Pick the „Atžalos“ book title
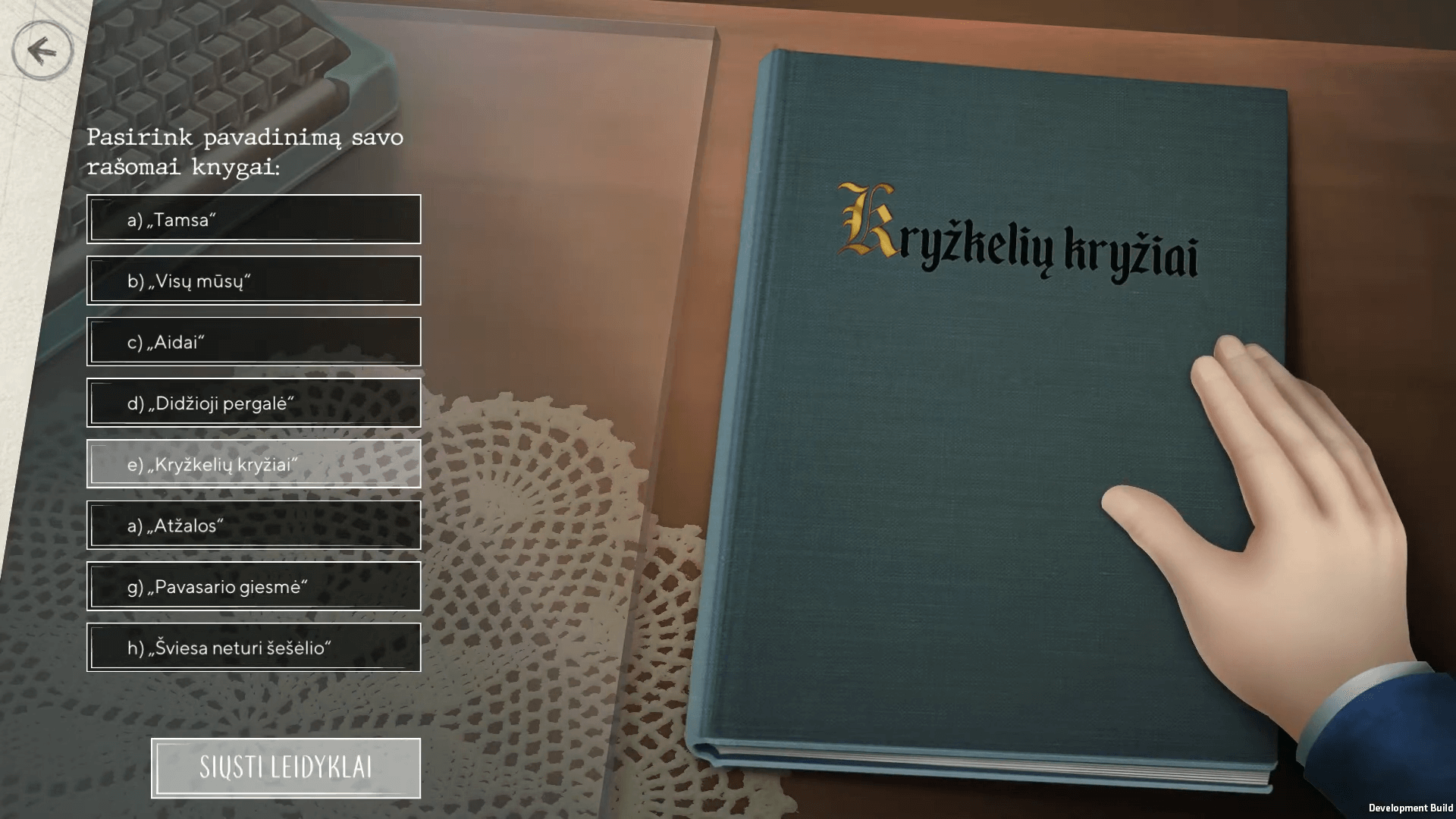The width and height of the screenshot is (1456, 819). [253, 525]
